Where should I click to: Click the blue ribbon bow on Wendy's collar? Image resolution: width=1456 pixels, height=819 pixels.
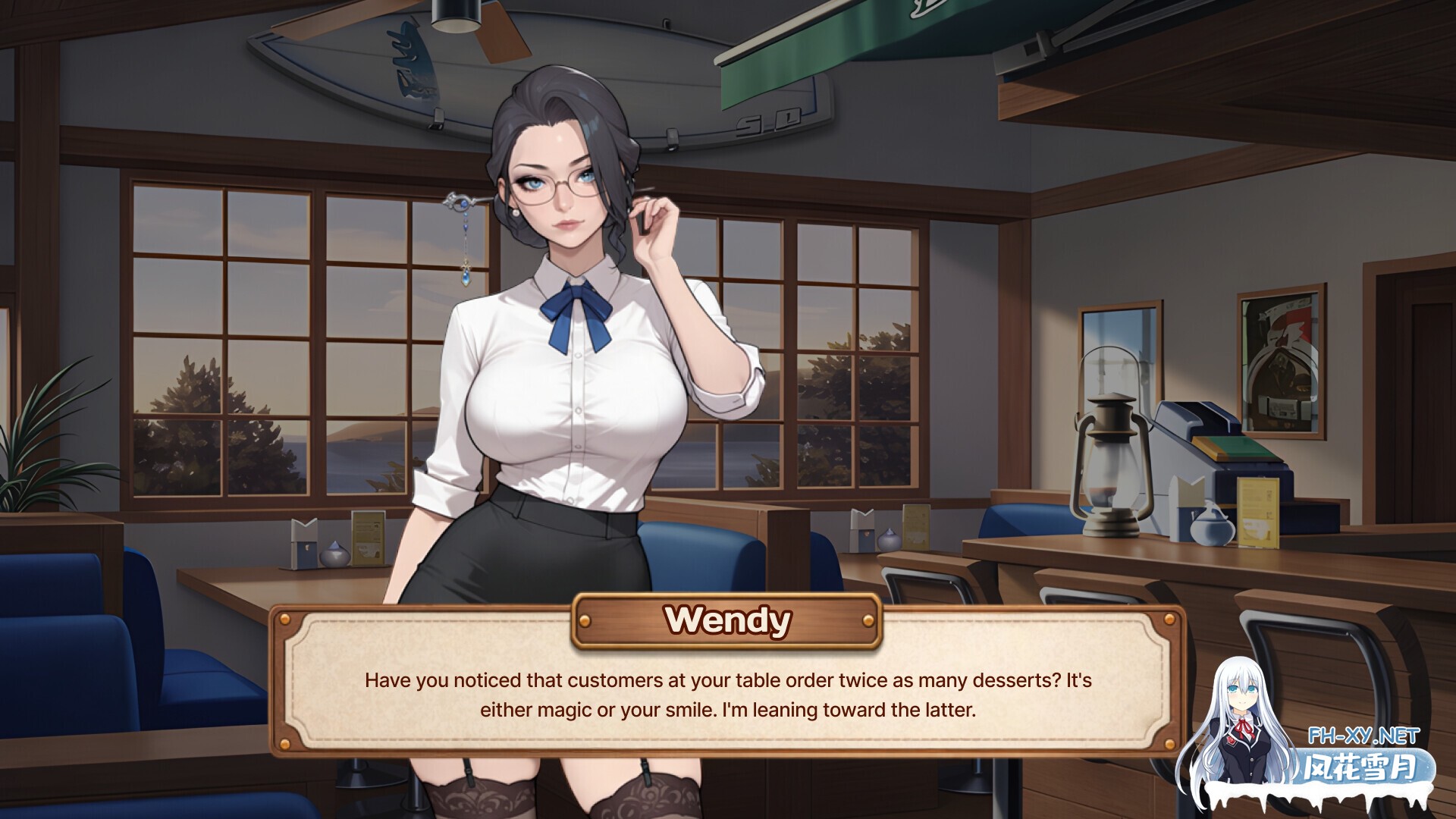[578, 302]
